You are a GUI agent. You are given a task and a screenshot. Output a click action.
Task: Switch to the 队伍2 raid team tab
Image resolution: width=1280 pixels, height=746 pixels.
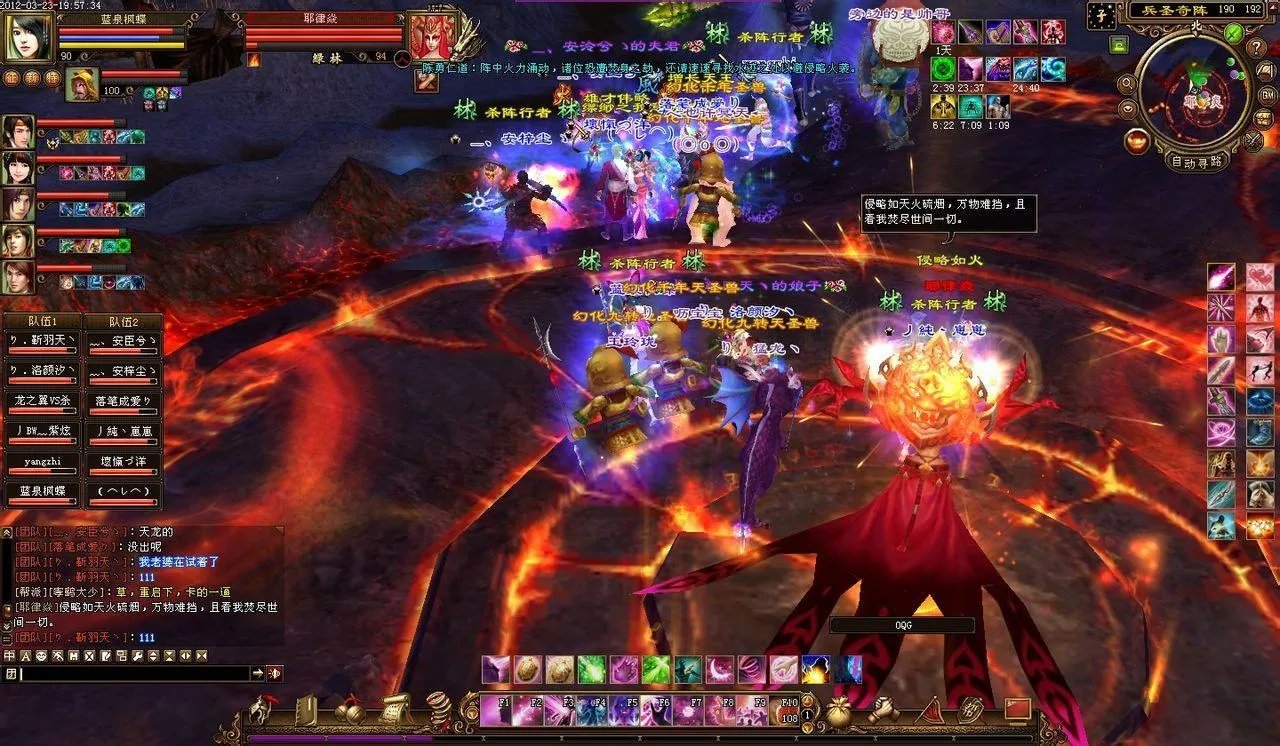click(122, 322)
